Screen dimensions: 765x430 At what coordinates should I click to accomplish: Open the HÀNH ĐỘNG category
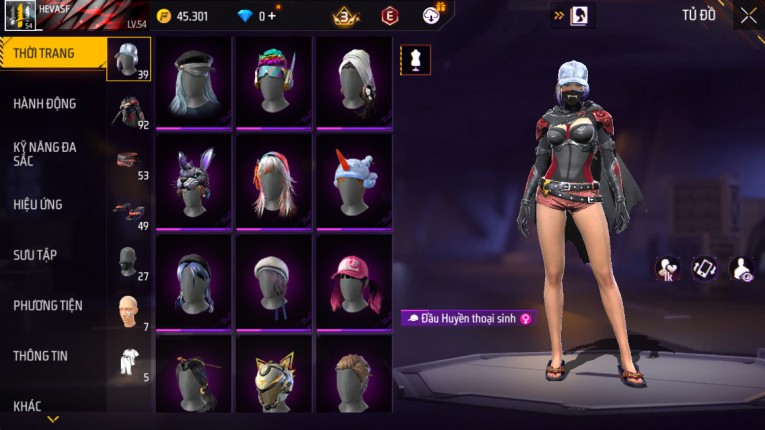coord(45,104)
